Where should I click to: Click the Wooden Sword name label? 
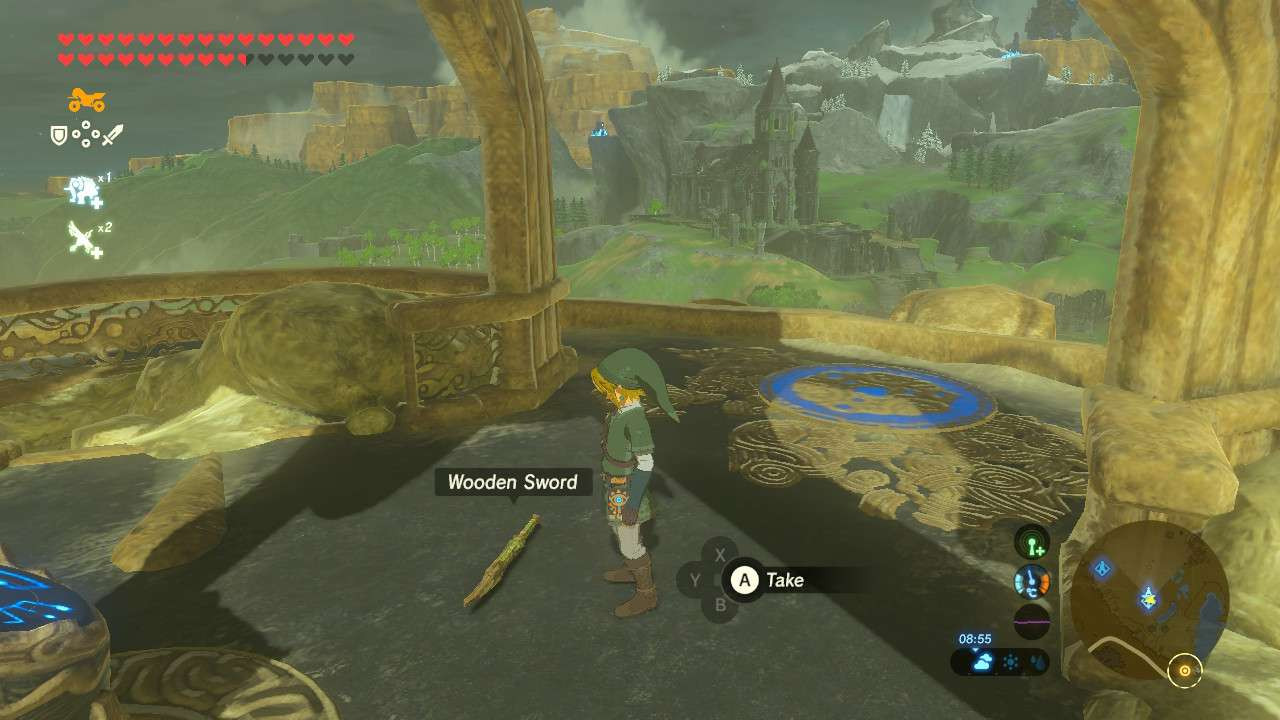[x=513, y=481]
